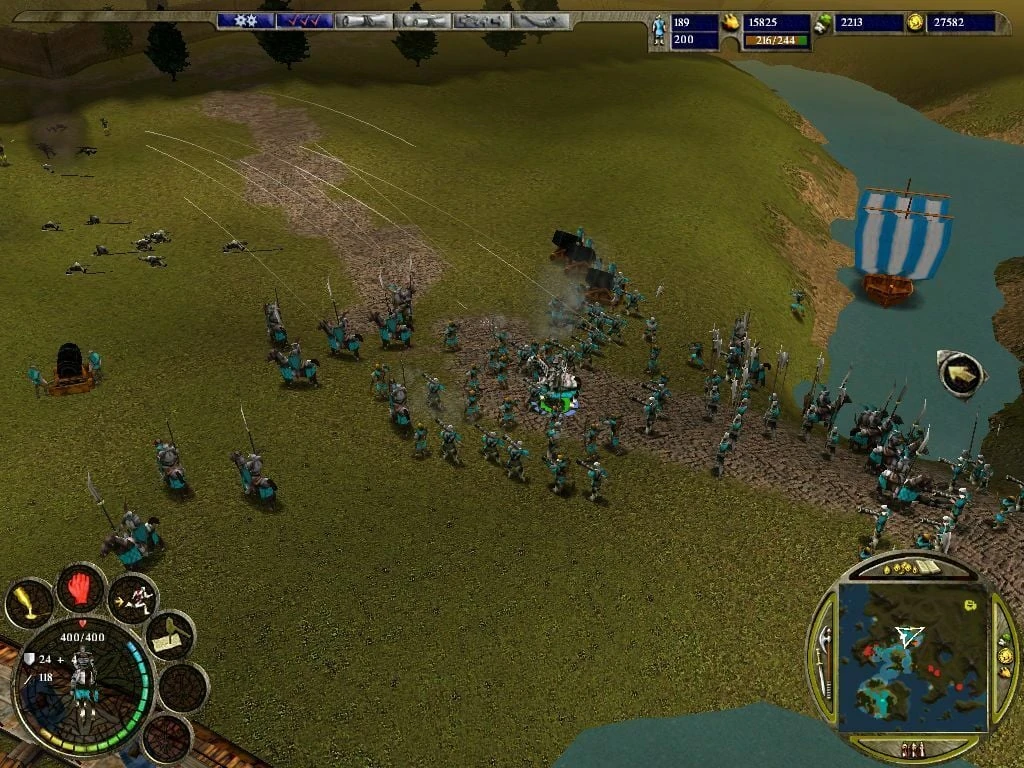The image size is (1024, 768).
Task: Click the axe and scroll command icon
Action: pos(169,635)
